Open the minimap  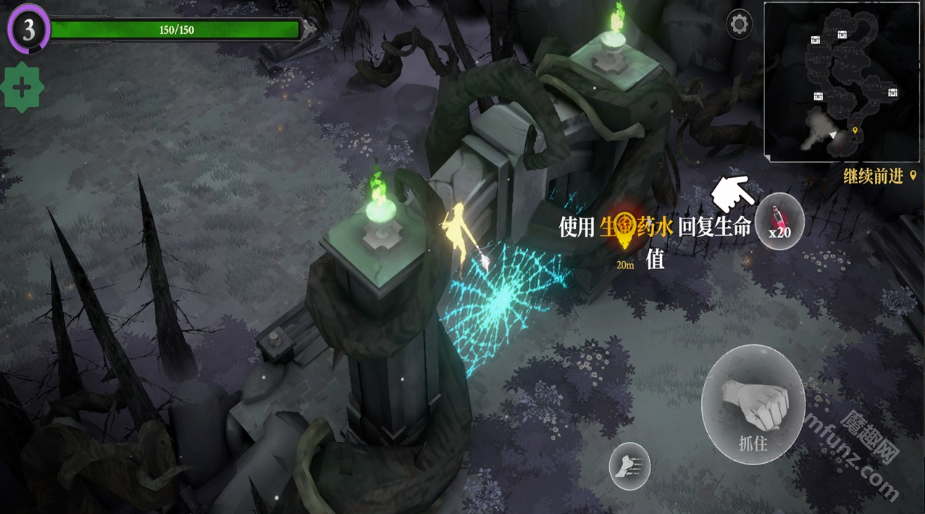[842, 82]
